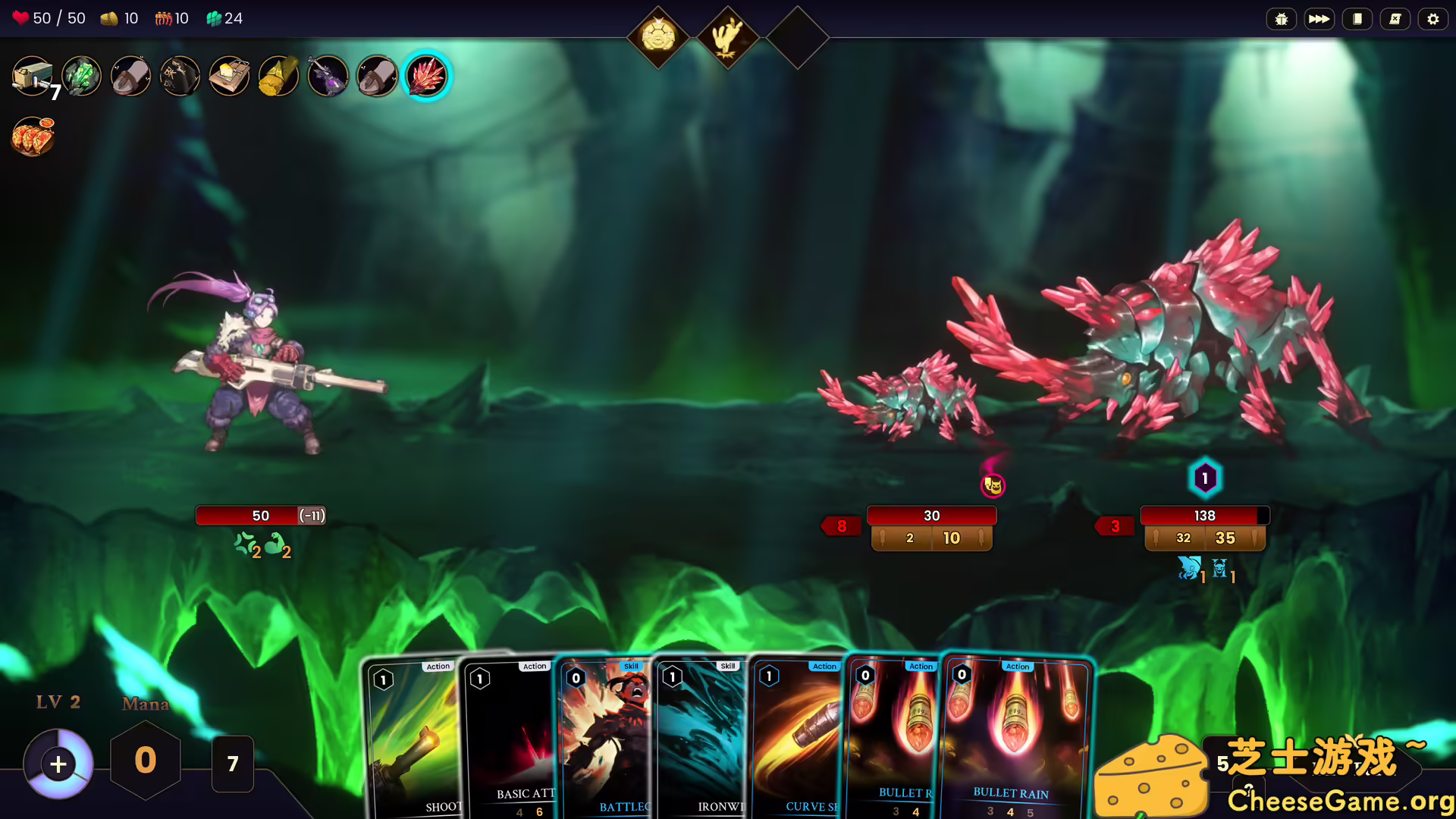Select the mousetrap item in the inventory bar
The width and height of the screenshot is (1456, 819).
[229, 76]
